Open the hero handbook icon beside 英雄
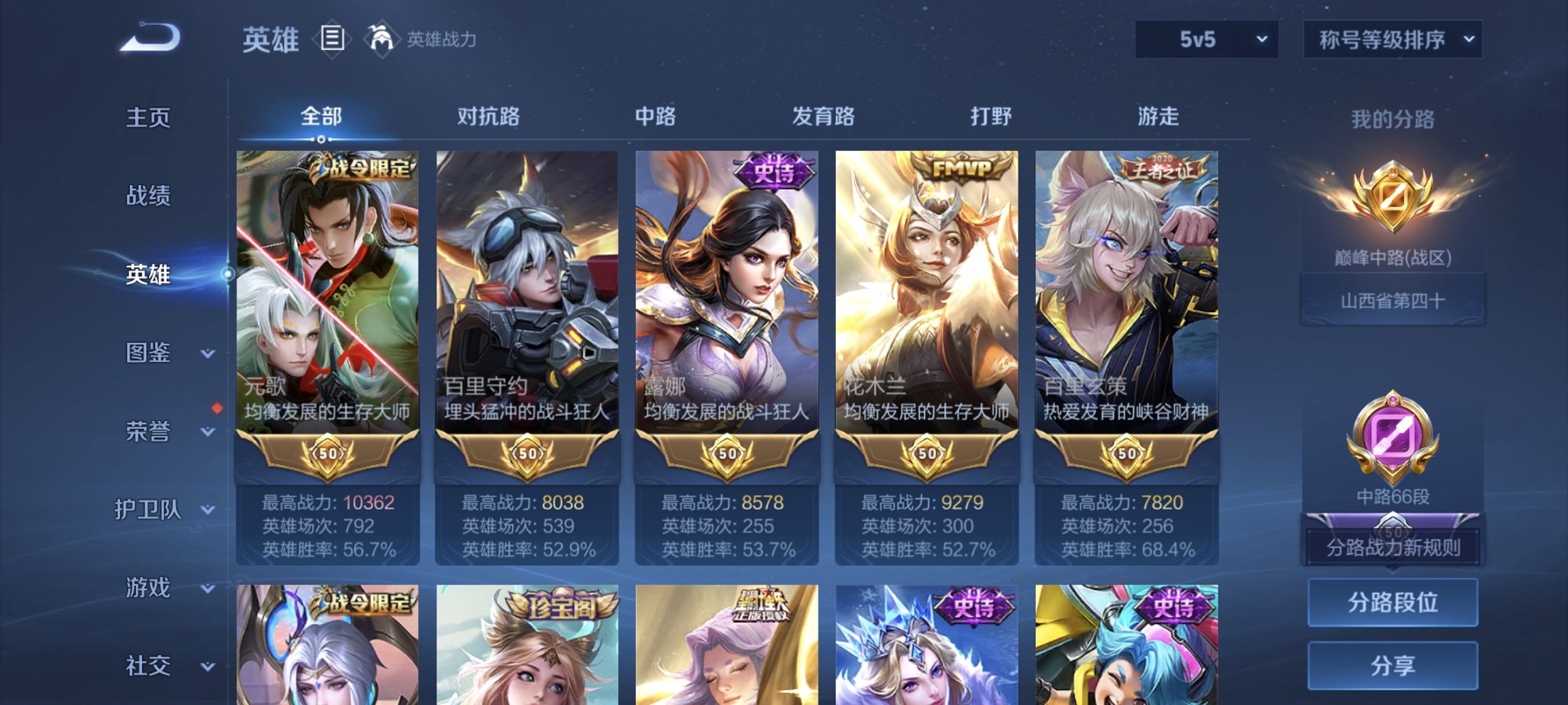 [x=331, y=40]
